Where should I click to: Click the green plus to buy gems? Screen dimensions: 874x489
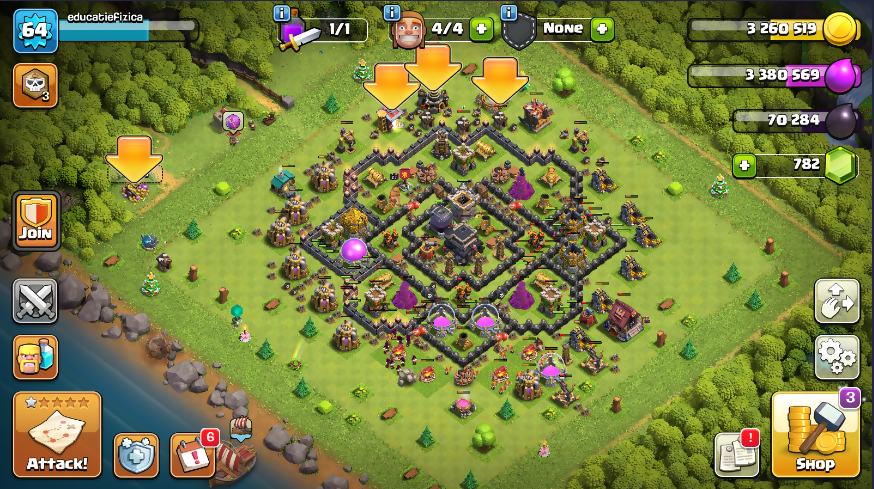click(x=743, y=165)
